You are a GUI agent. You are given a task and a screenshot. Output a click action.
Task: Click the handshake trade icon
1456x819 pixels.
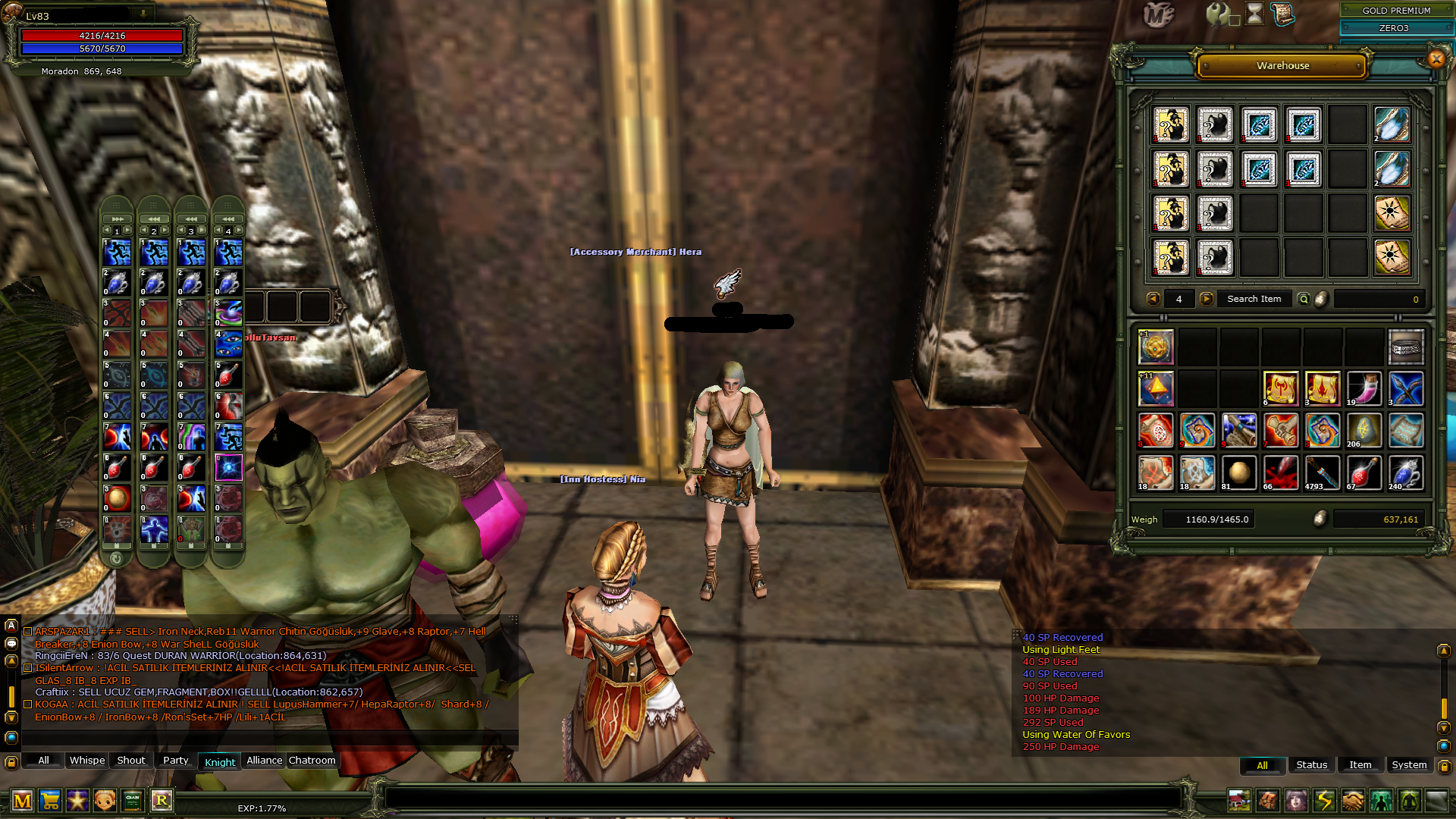[x=1354, y=800]
